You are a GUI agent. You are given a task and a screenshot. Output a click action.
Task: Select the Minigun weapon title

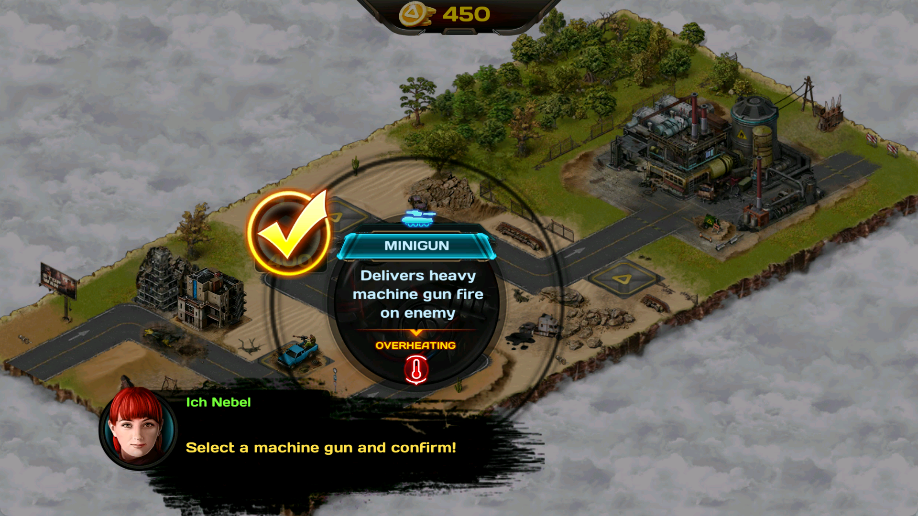(x=416, y=245)
